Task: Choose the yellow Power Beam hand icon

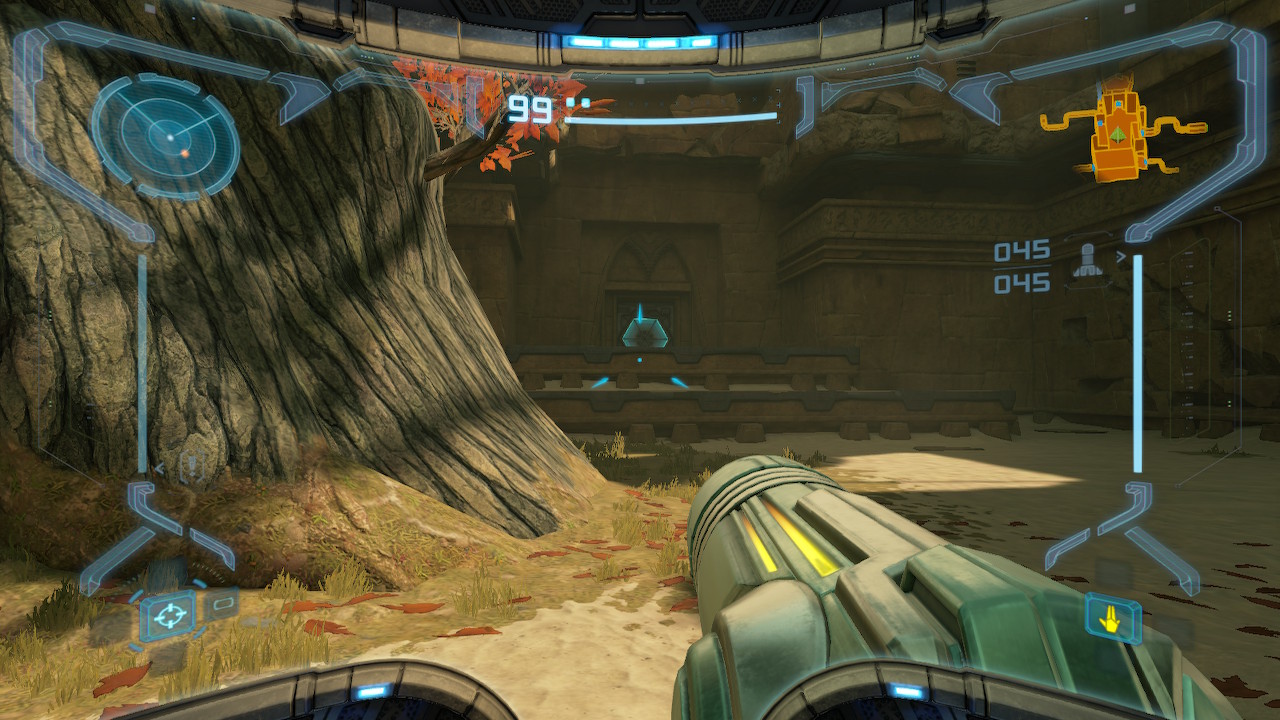Action: (x=1112, y=620)
